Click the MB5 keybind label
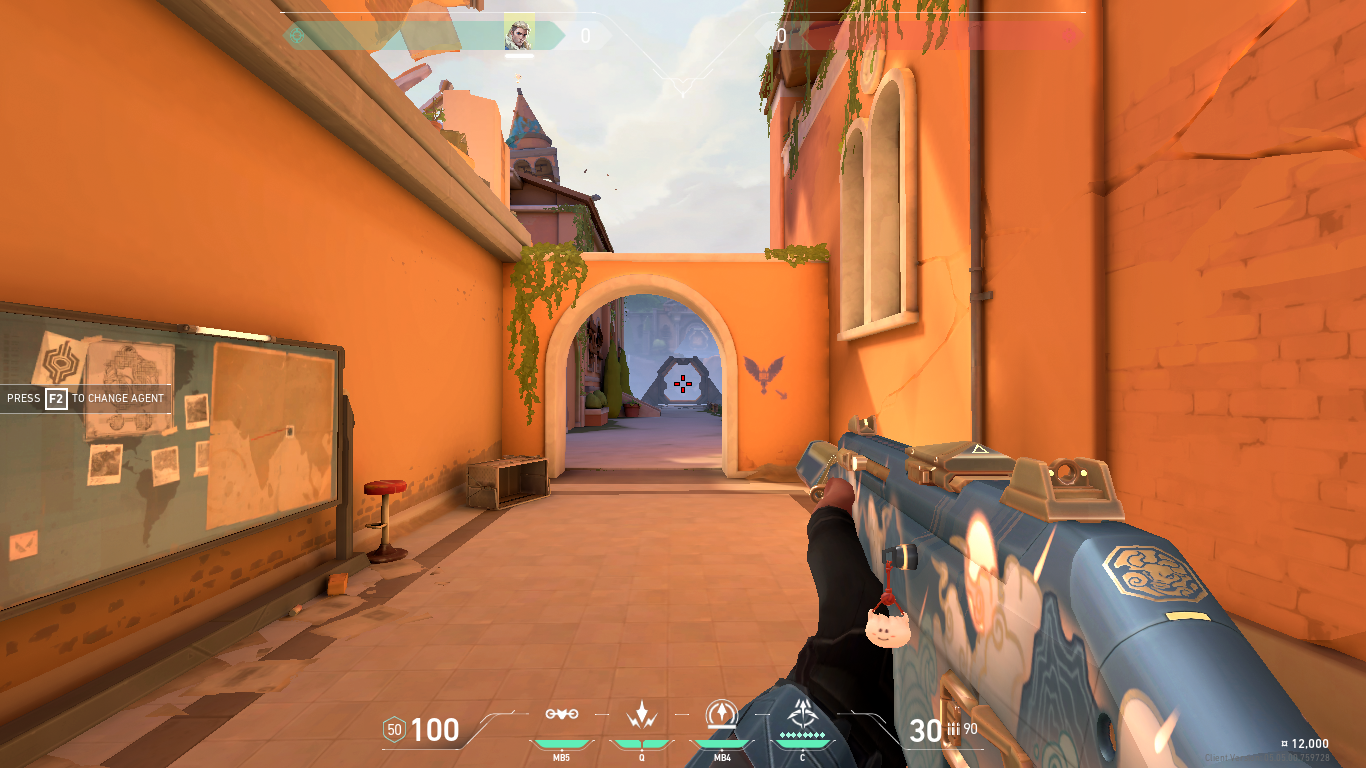This screenshot has height=768, width=1366. tap(562, 757)
